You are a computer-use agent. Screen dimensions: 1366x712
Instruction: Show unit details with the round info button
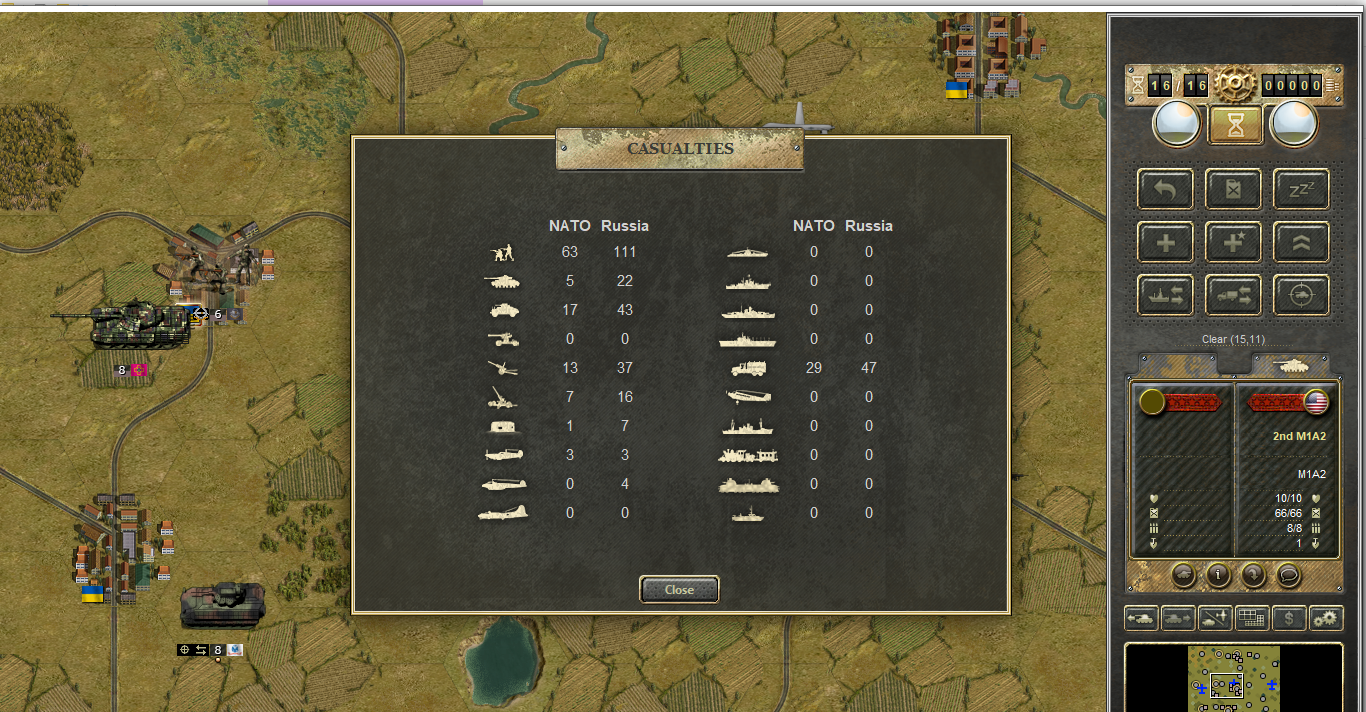pyautogui.click(x=1217, y=575)
